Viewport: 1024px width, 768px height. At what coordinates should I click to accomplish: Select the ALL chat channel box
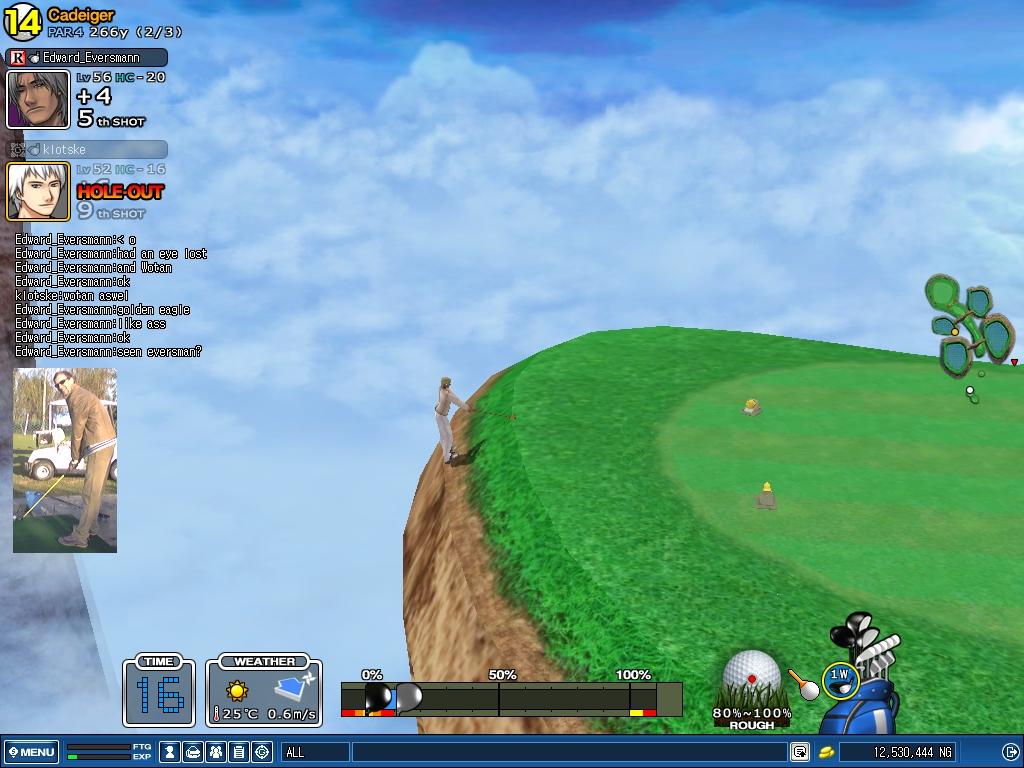tap(314, 752)
